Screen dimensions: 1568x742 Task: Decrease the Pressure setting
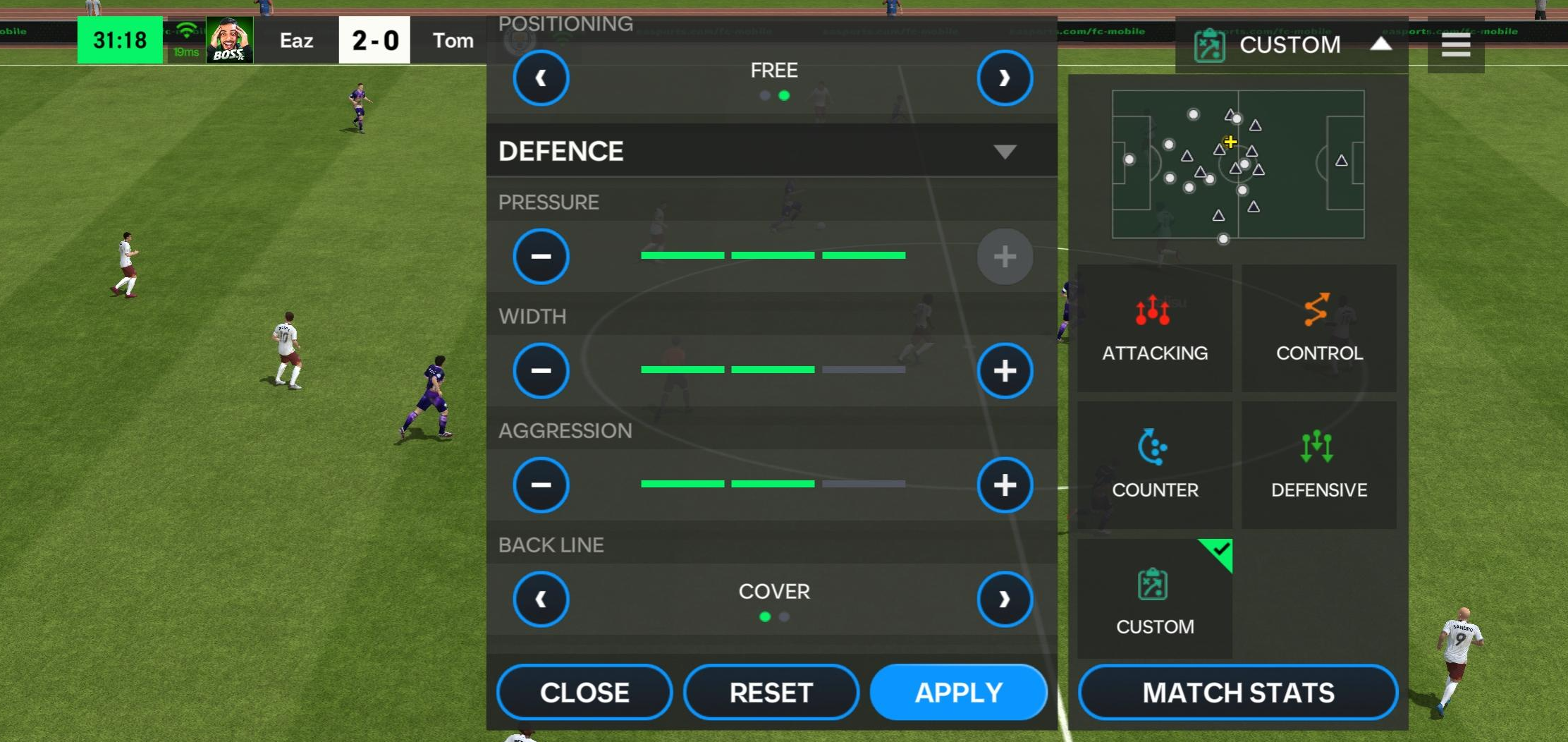click(540, 256)
